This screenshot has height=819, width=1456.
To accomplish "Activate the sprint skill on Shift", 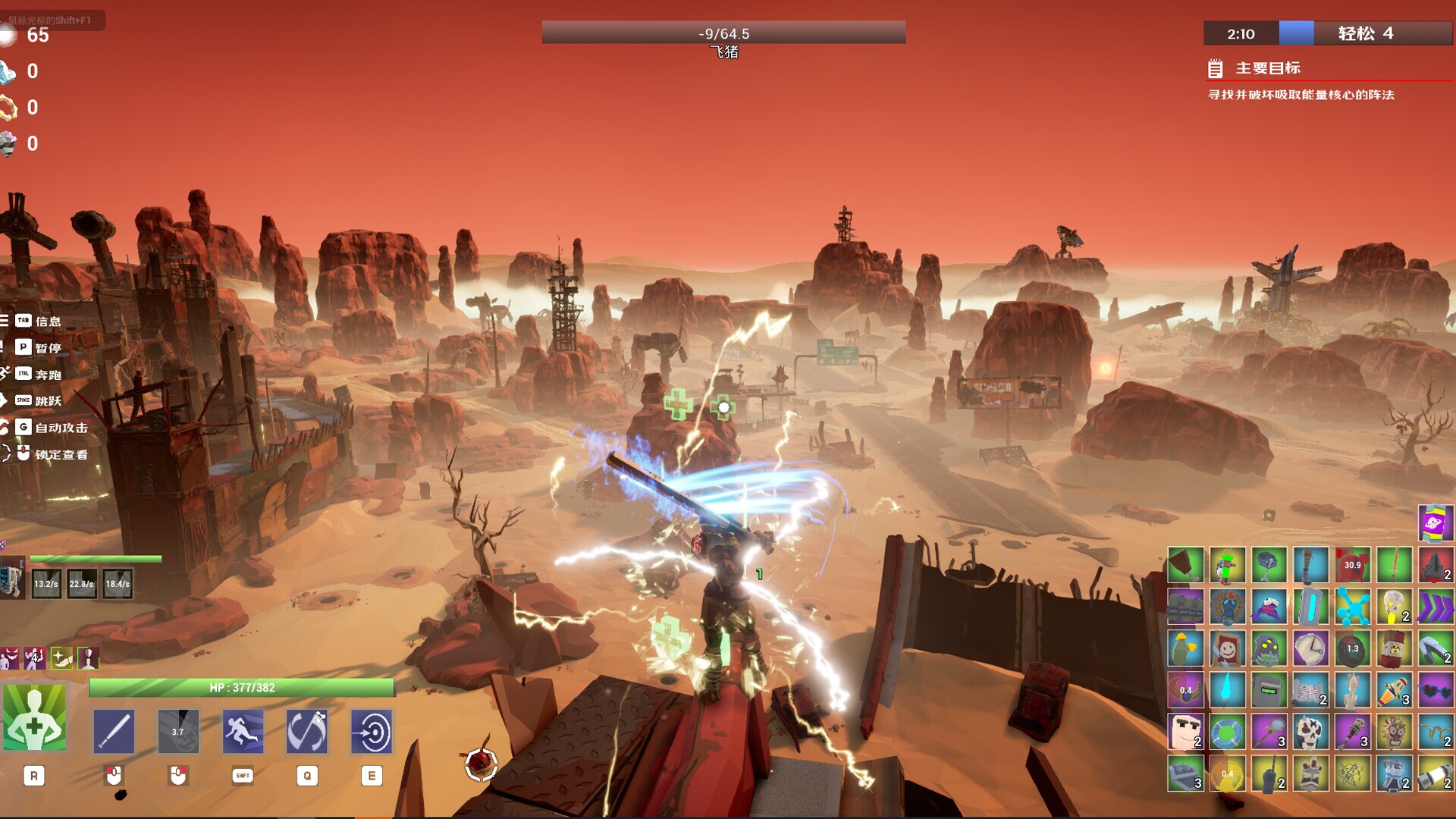I will pyautogui.click(x=243, y=730).
